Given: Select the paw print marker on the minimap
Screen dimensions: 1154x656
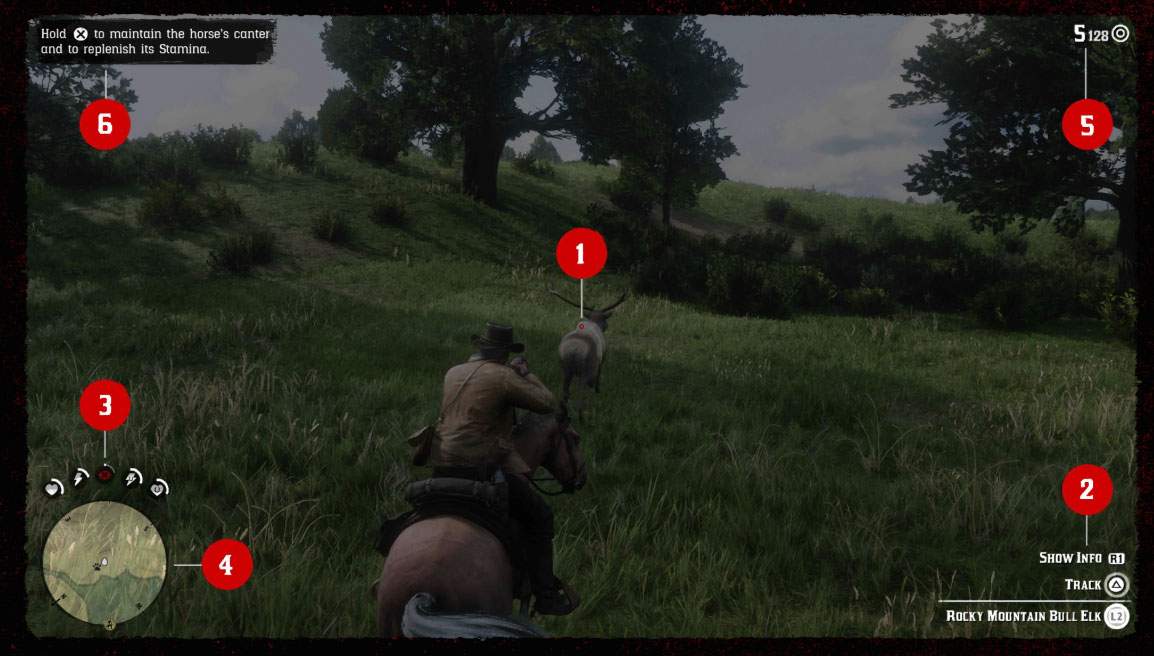Looking at the screenshot, I should coord(96,566).
